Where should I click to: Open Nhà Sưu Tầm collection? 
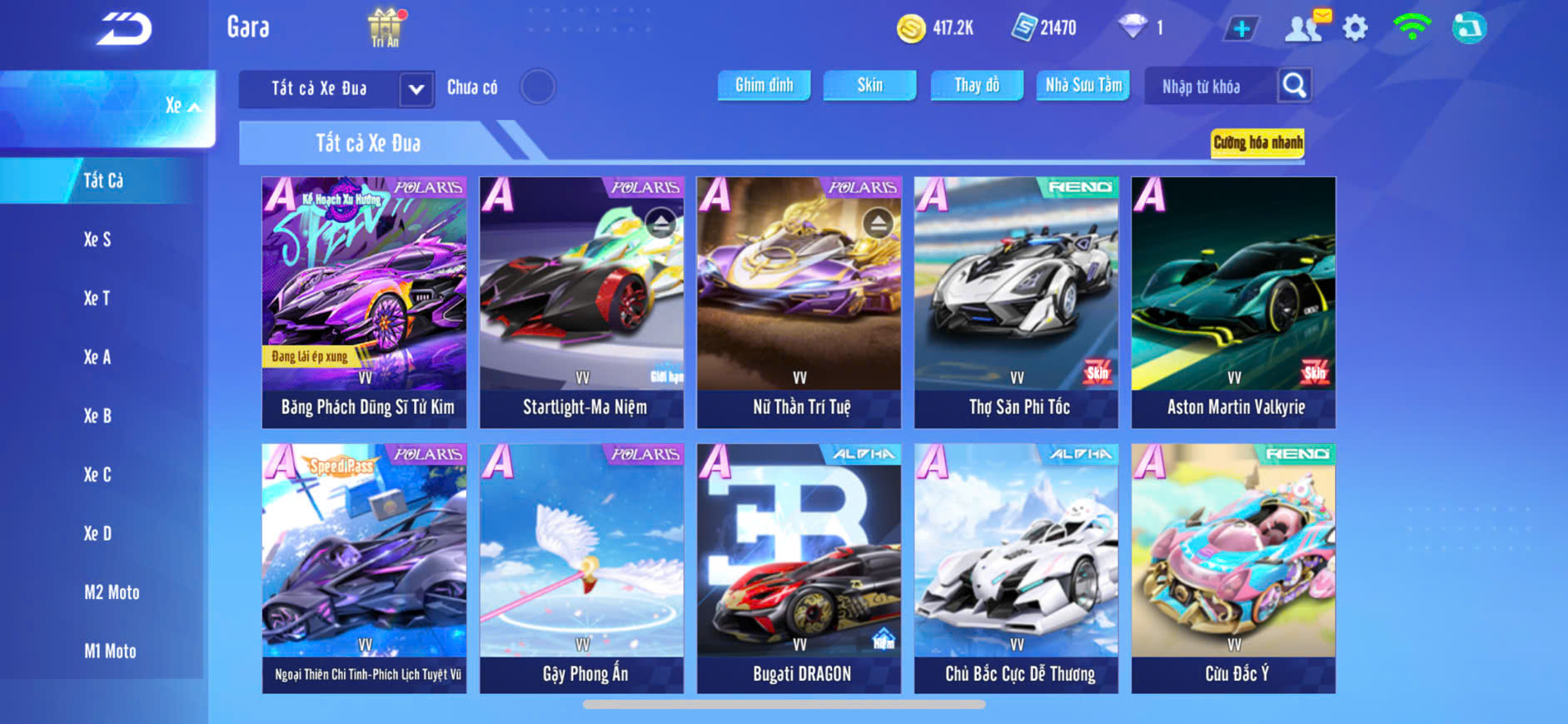[x=1083, y=85]
